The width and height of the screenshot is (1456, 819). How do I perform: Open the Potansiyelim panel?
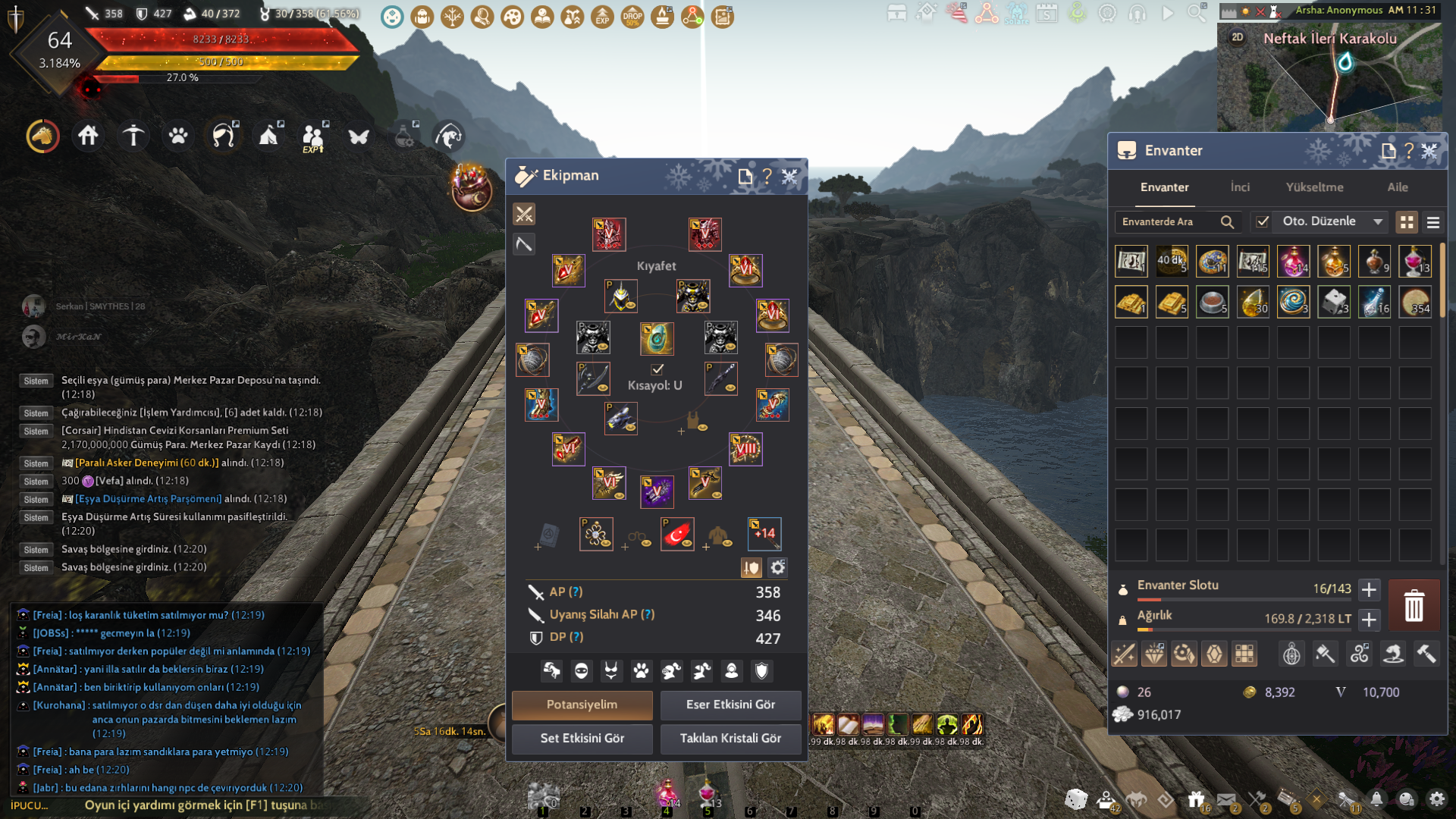coord(582,704)
